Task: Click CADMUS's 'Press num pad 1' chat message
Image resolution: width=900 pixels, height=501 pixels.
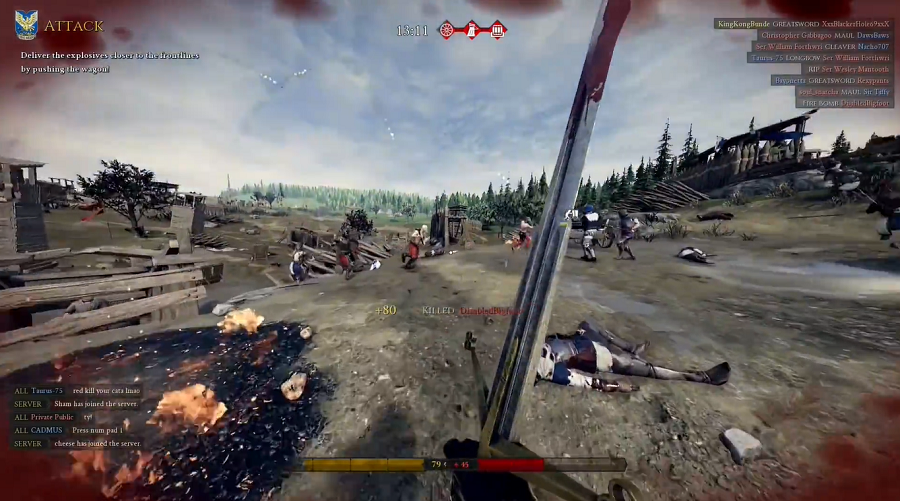Action: tap(68, 430)
